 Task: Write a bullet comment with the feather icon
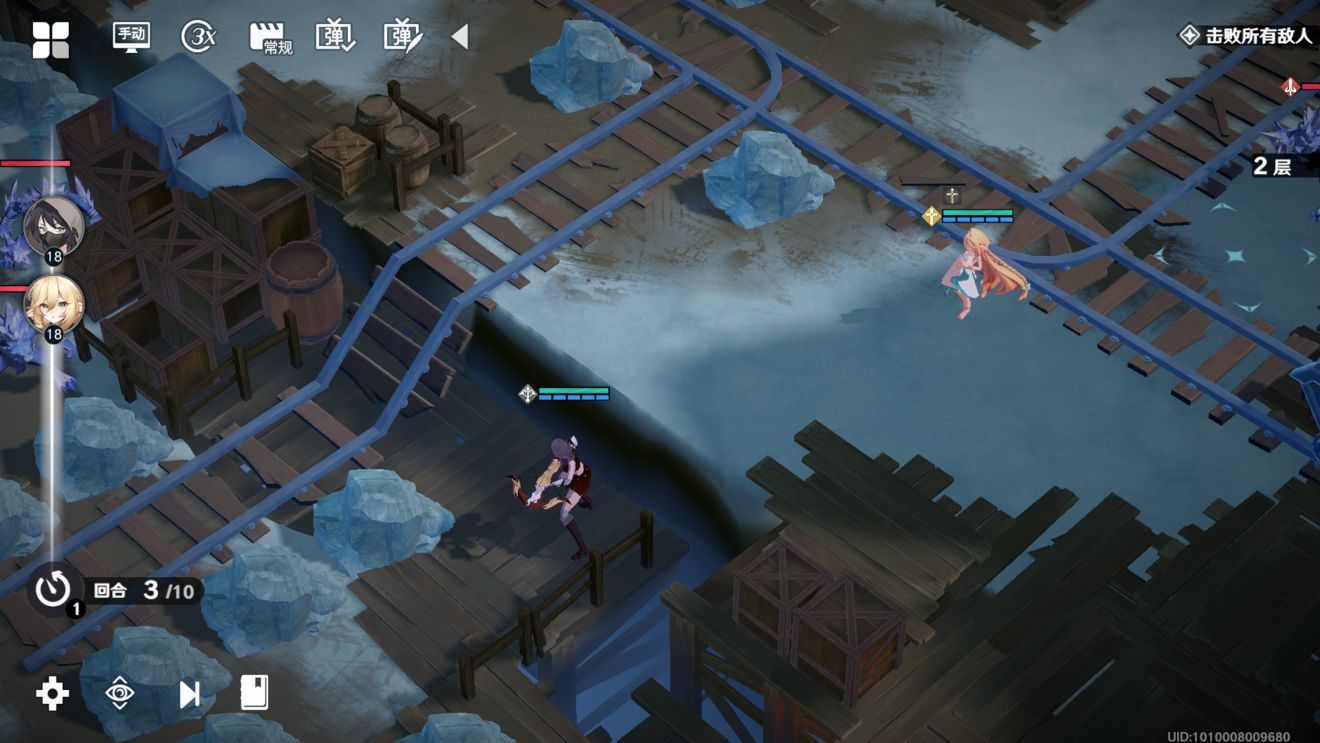[403, 37]
